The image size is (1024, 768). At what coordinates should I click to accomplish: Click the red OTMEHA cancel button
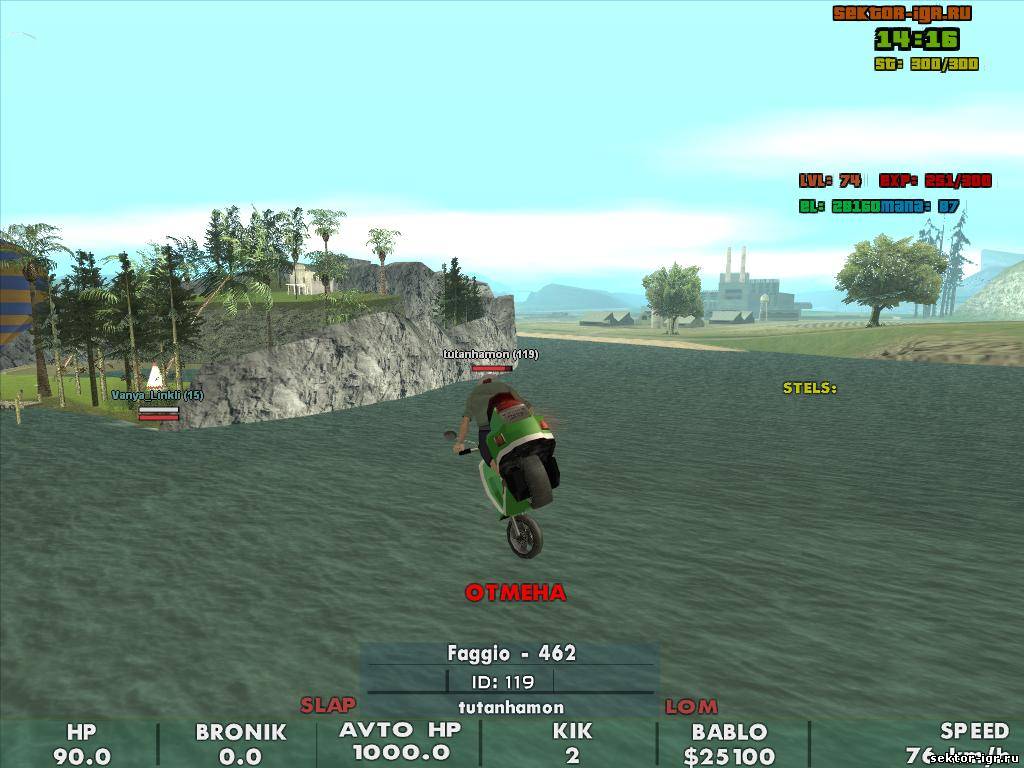(515, 593)
